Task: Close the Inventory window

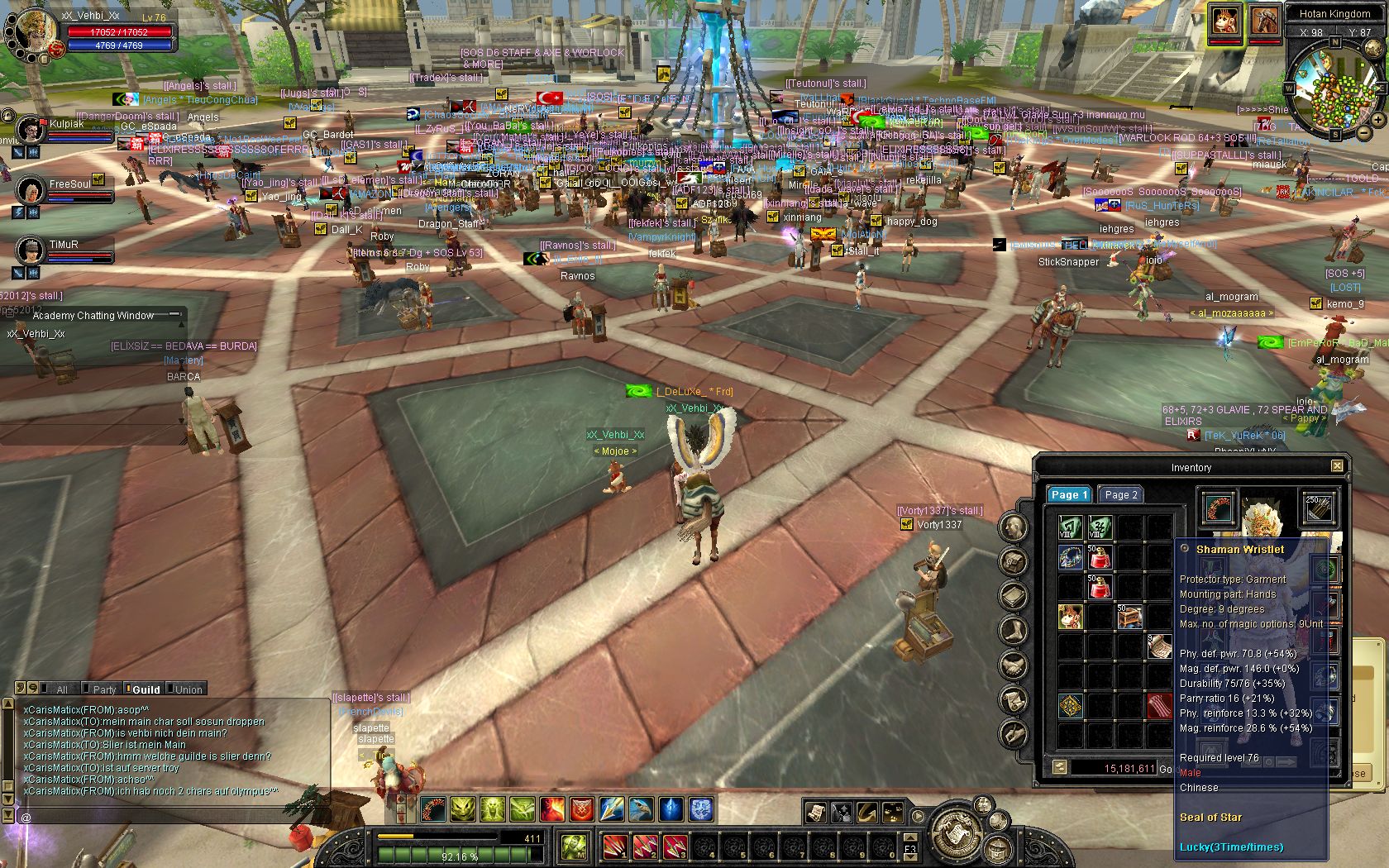Action: (1337, 466)
